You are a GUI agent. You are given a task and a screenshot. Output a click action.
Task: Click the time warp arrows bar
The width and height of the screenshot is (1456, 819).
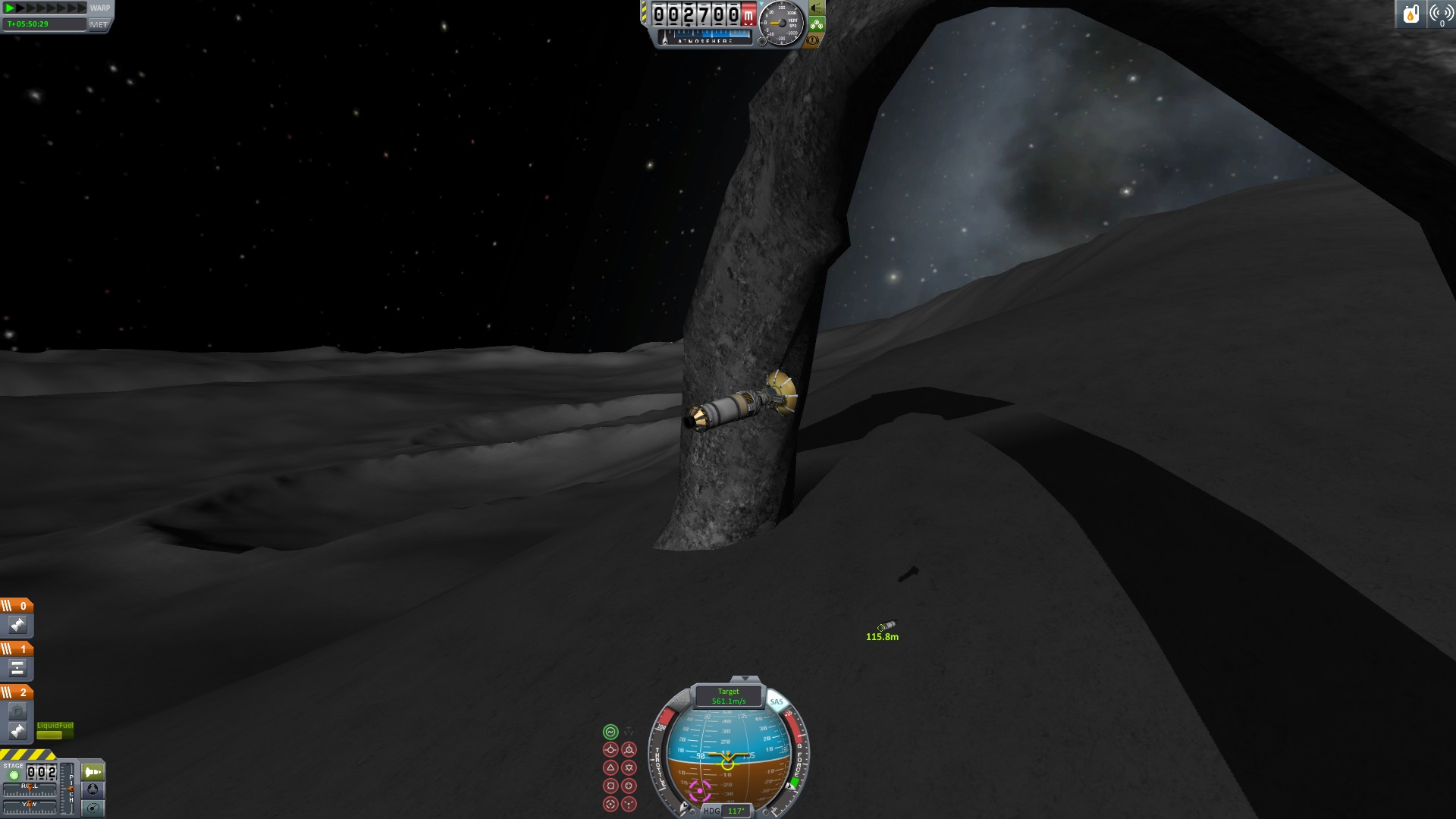click(x=45, y=8)
